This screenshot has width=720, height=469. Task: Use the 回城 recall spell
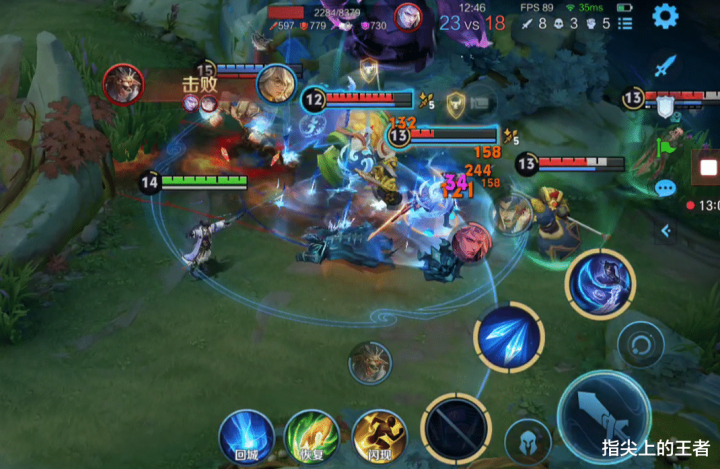point(246,436)
